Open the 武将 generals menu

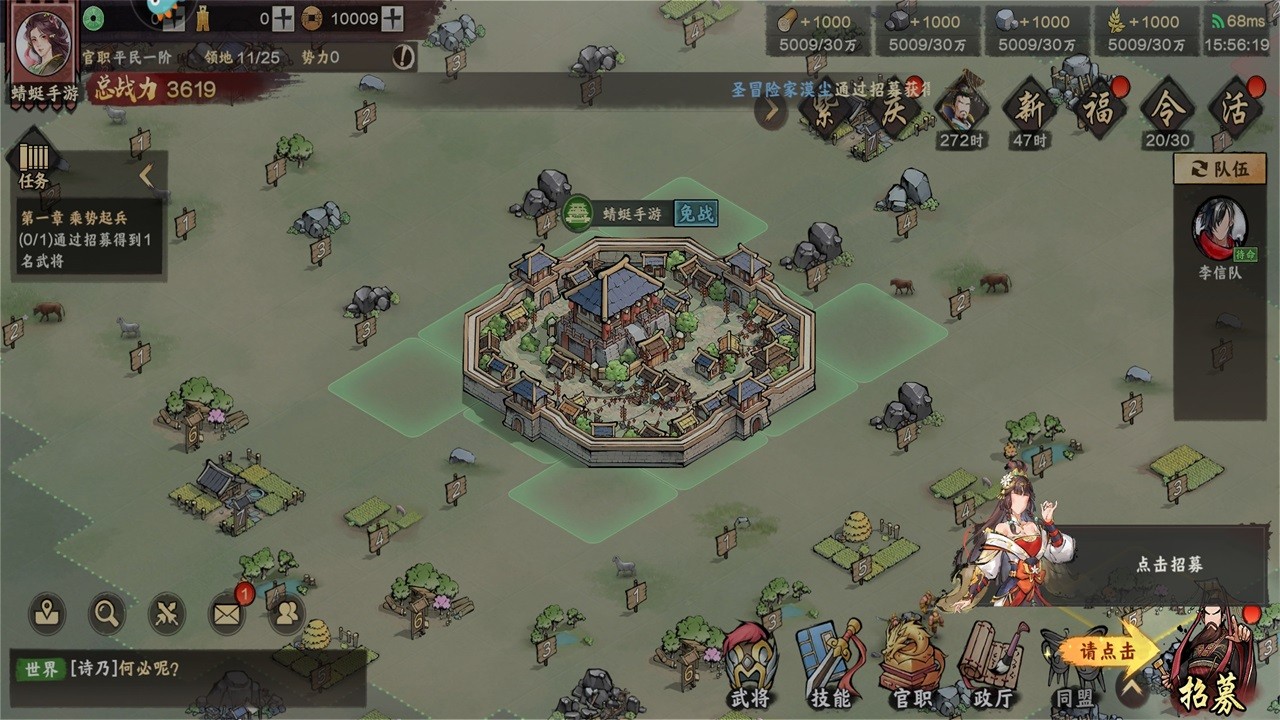[x=751, y=665]
